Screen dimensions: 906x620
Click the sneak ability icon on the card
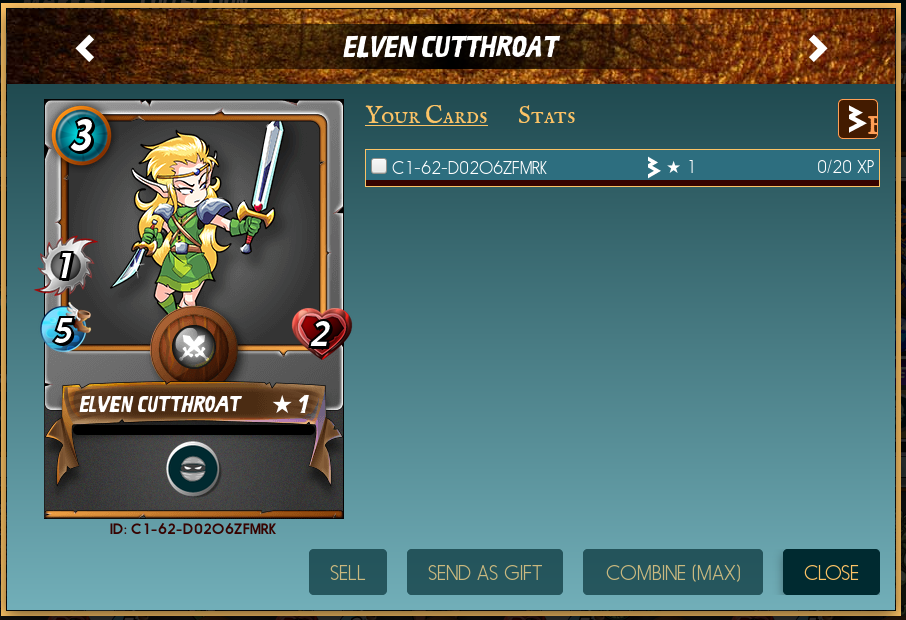193,468
